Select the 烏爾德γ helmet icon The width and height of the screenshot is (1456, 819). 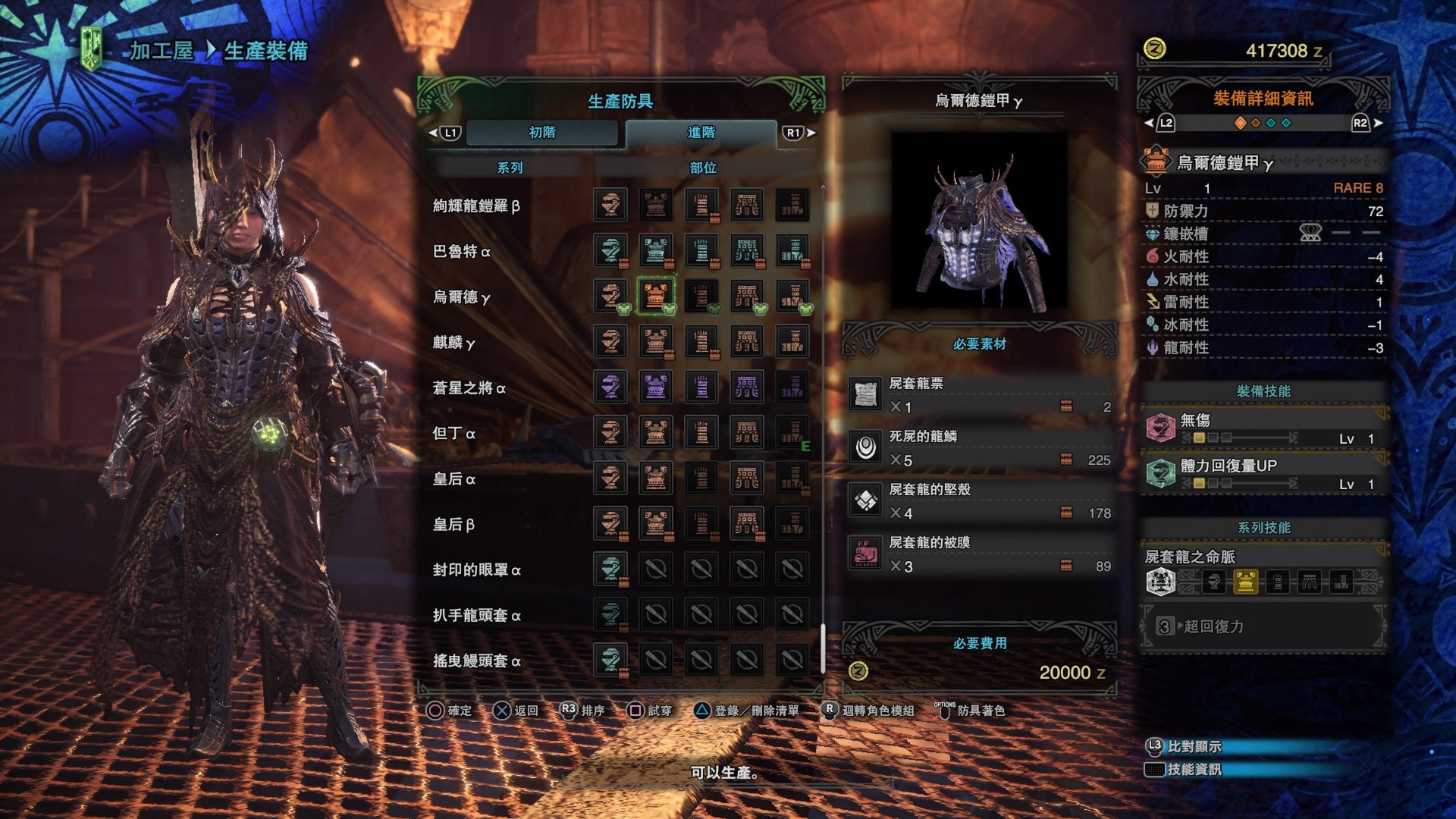point(610,297)
